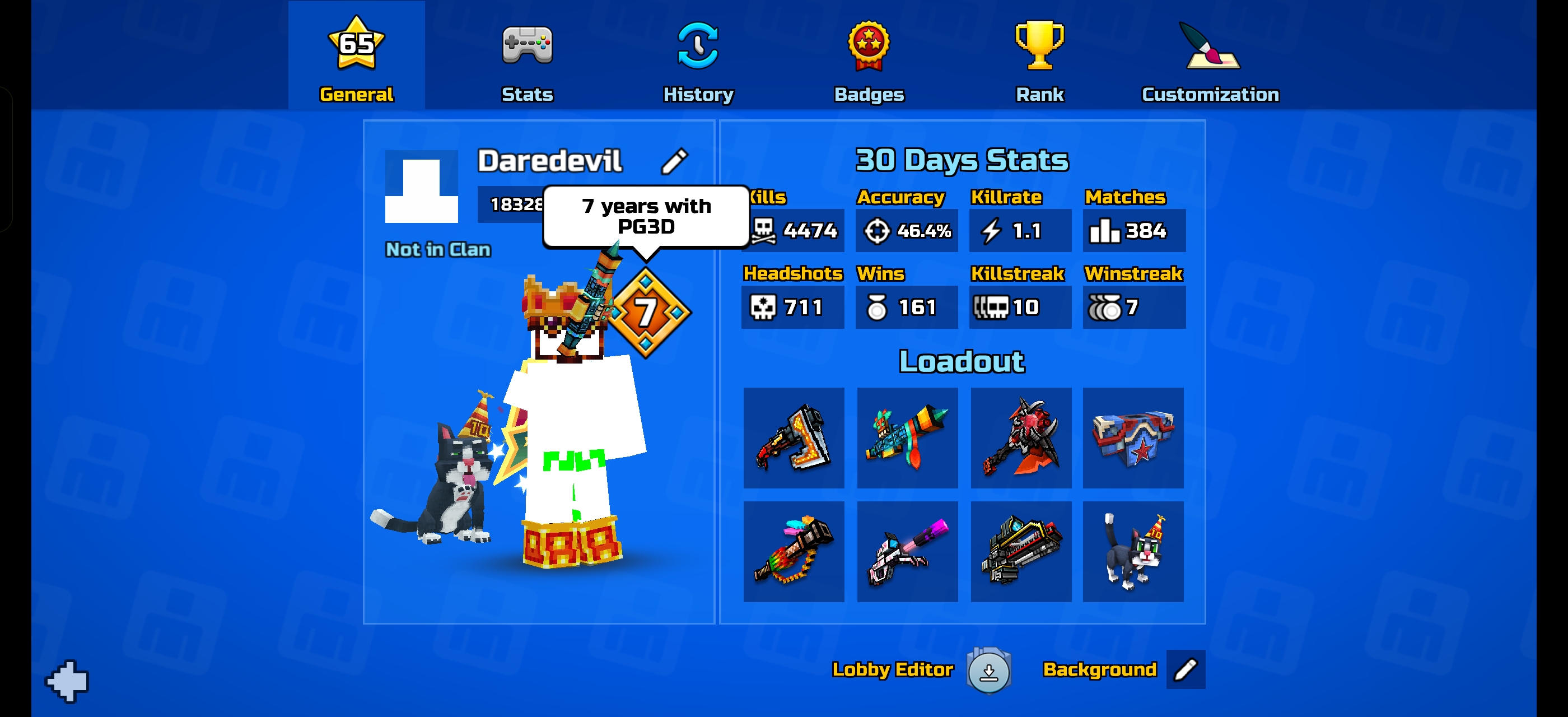
Task: View the Badges tab
Action: pyautogui.click(x=869, y=58)
